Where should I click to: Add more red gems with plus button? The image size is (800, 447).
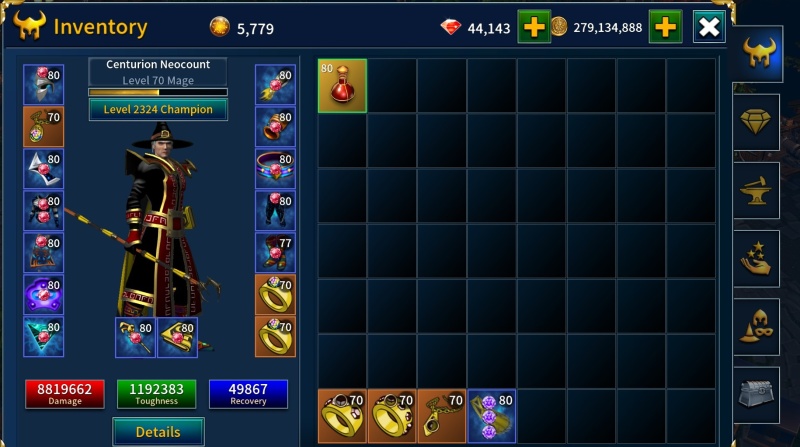pos(534,27)
